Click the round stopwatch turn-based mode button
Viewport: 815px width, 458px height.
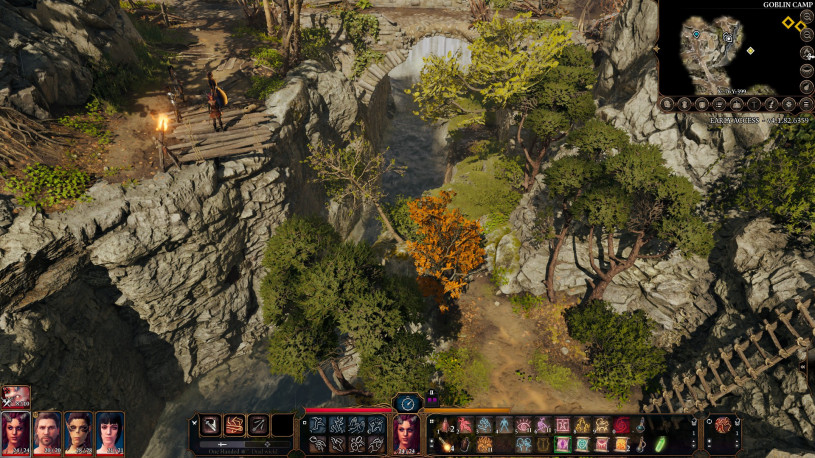pos(406,402)
